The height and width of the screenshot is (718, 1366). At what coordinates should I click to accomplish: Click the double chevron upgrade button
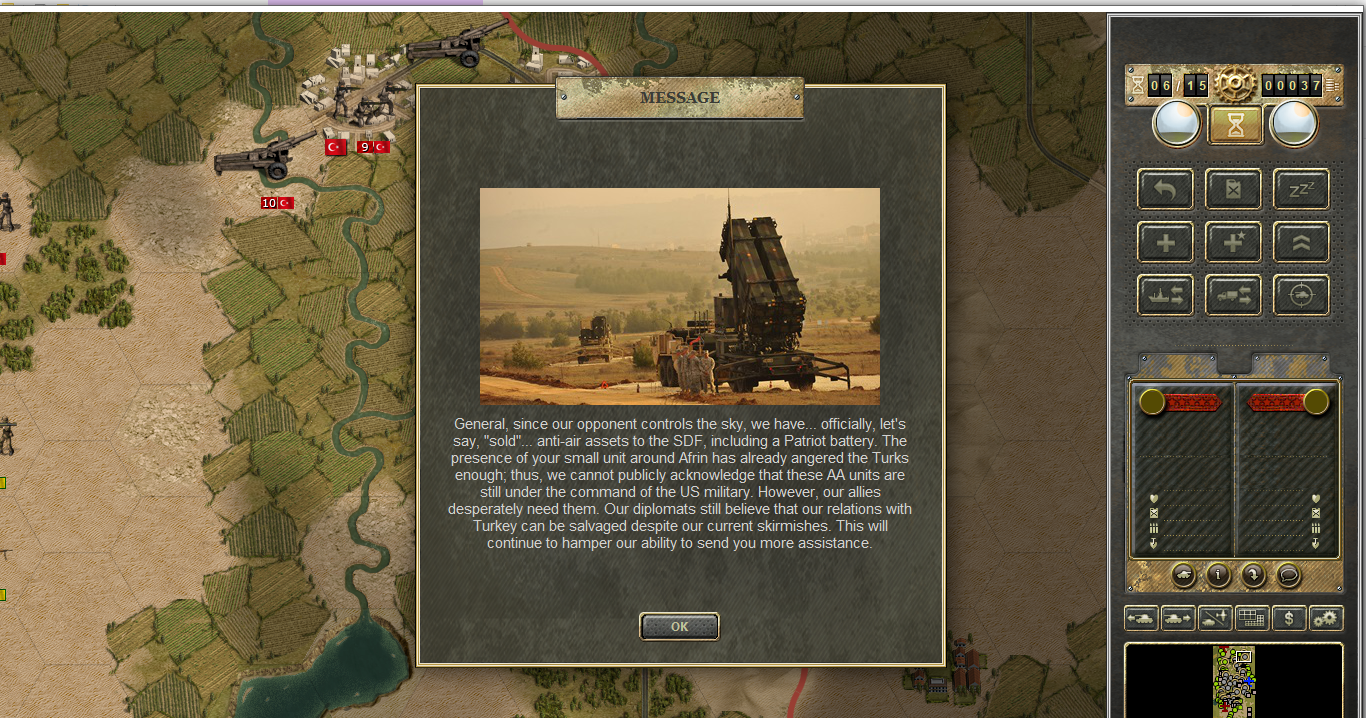(x=1301, y=242)
